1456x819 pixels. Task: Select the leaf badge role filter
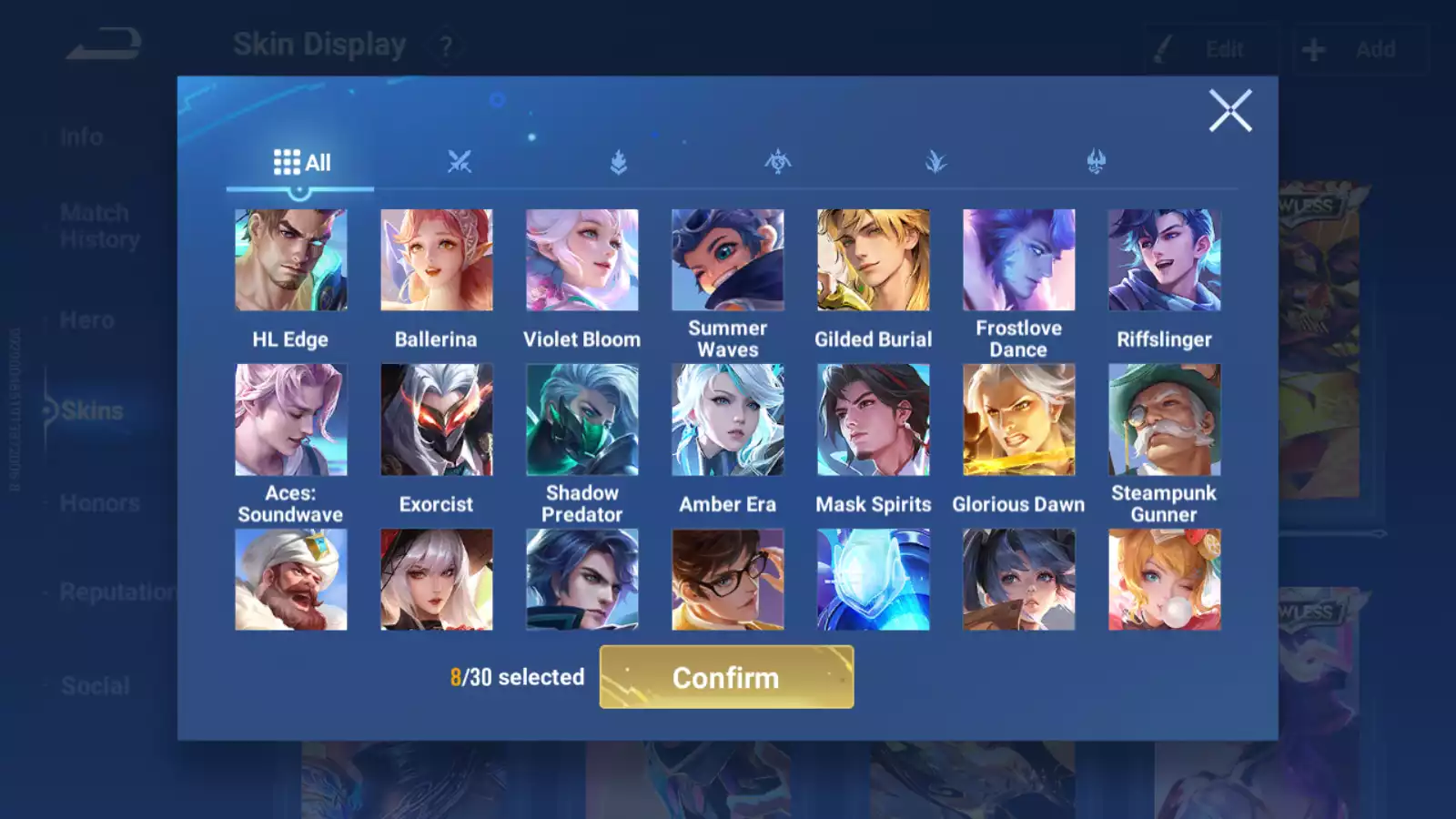click(619, 160)
